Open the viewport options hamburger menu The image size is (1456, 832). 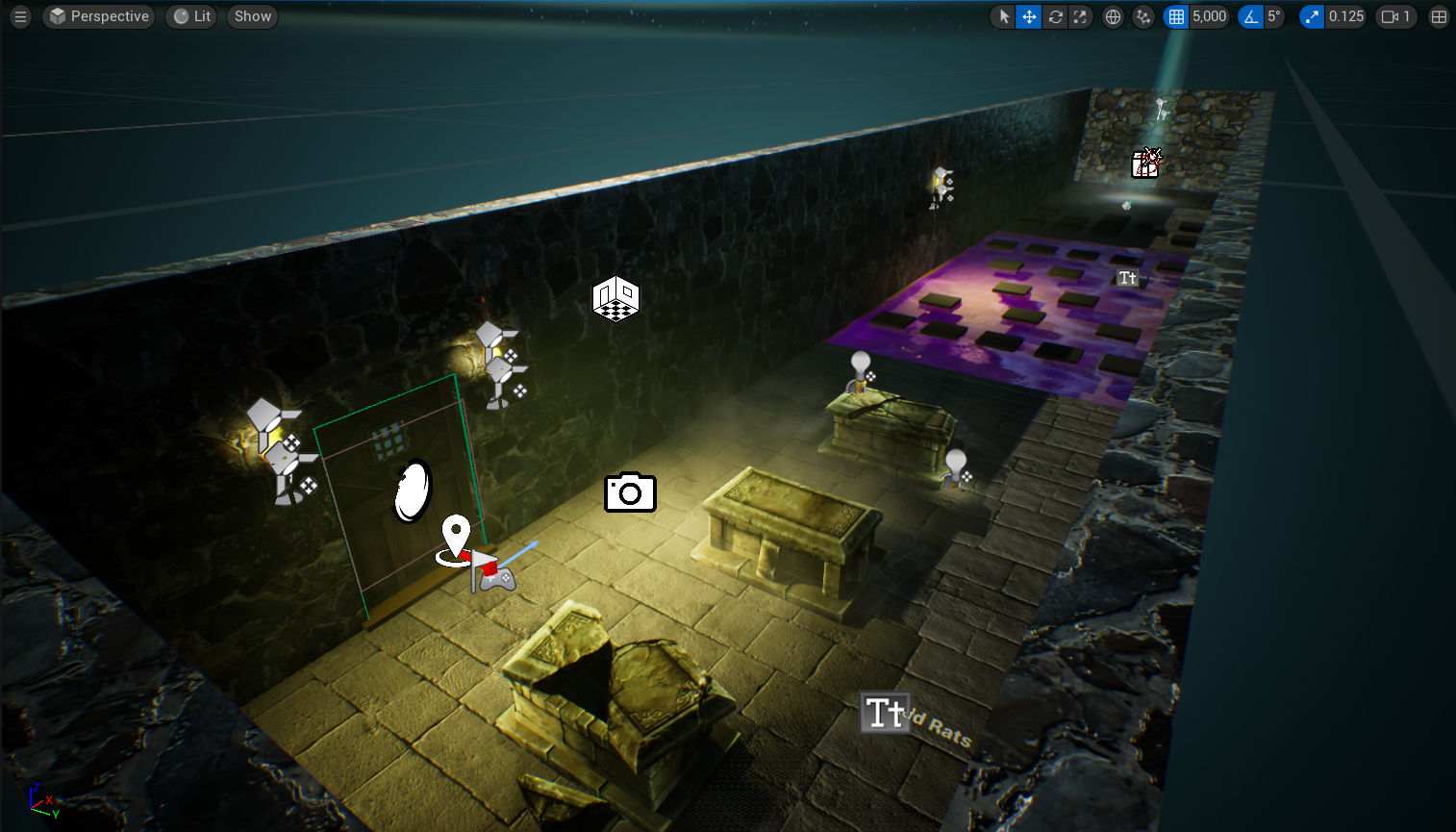tap(20, 16)
